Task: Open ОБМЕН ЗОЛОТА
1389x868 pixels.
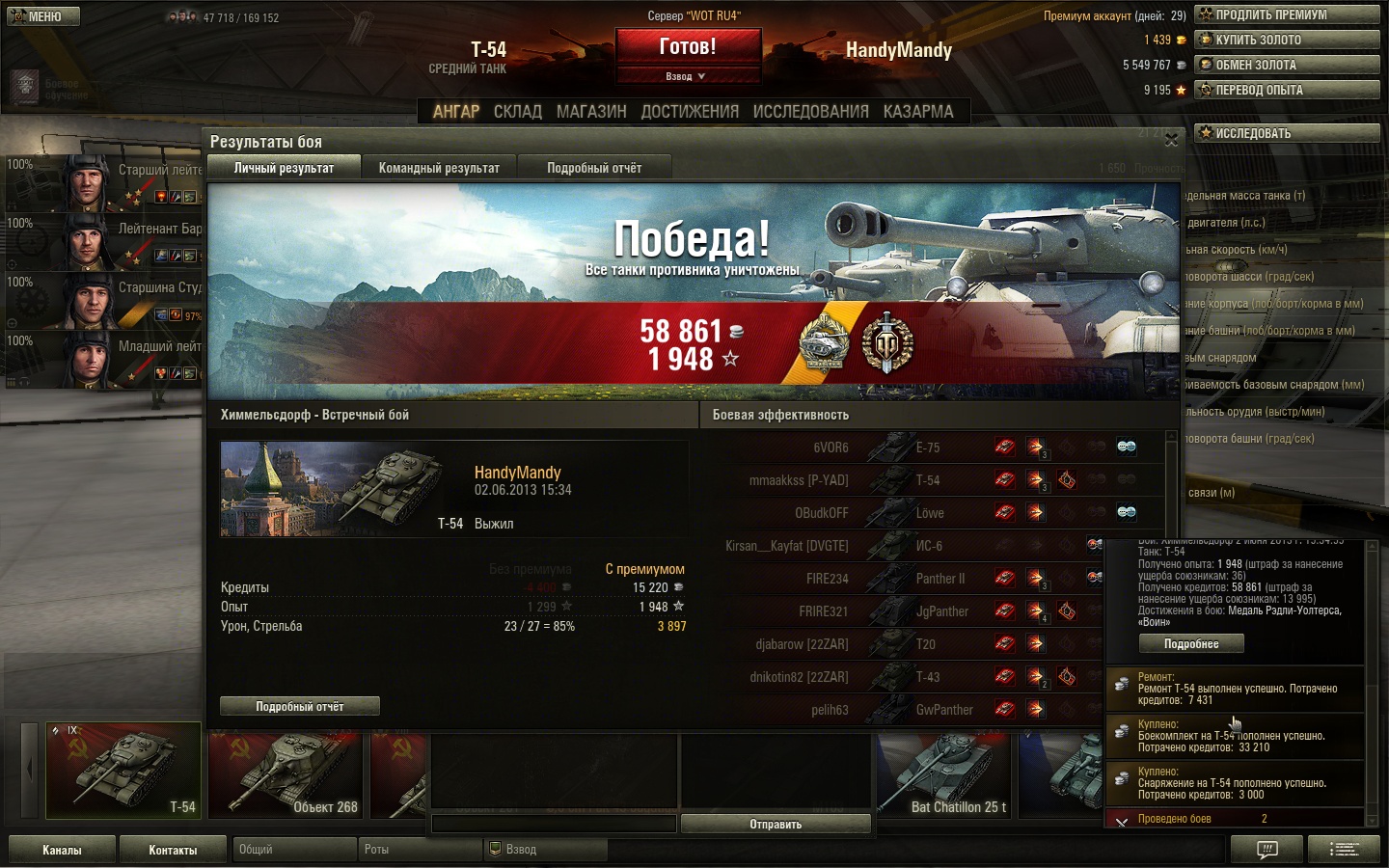Action: (1287, 65)
